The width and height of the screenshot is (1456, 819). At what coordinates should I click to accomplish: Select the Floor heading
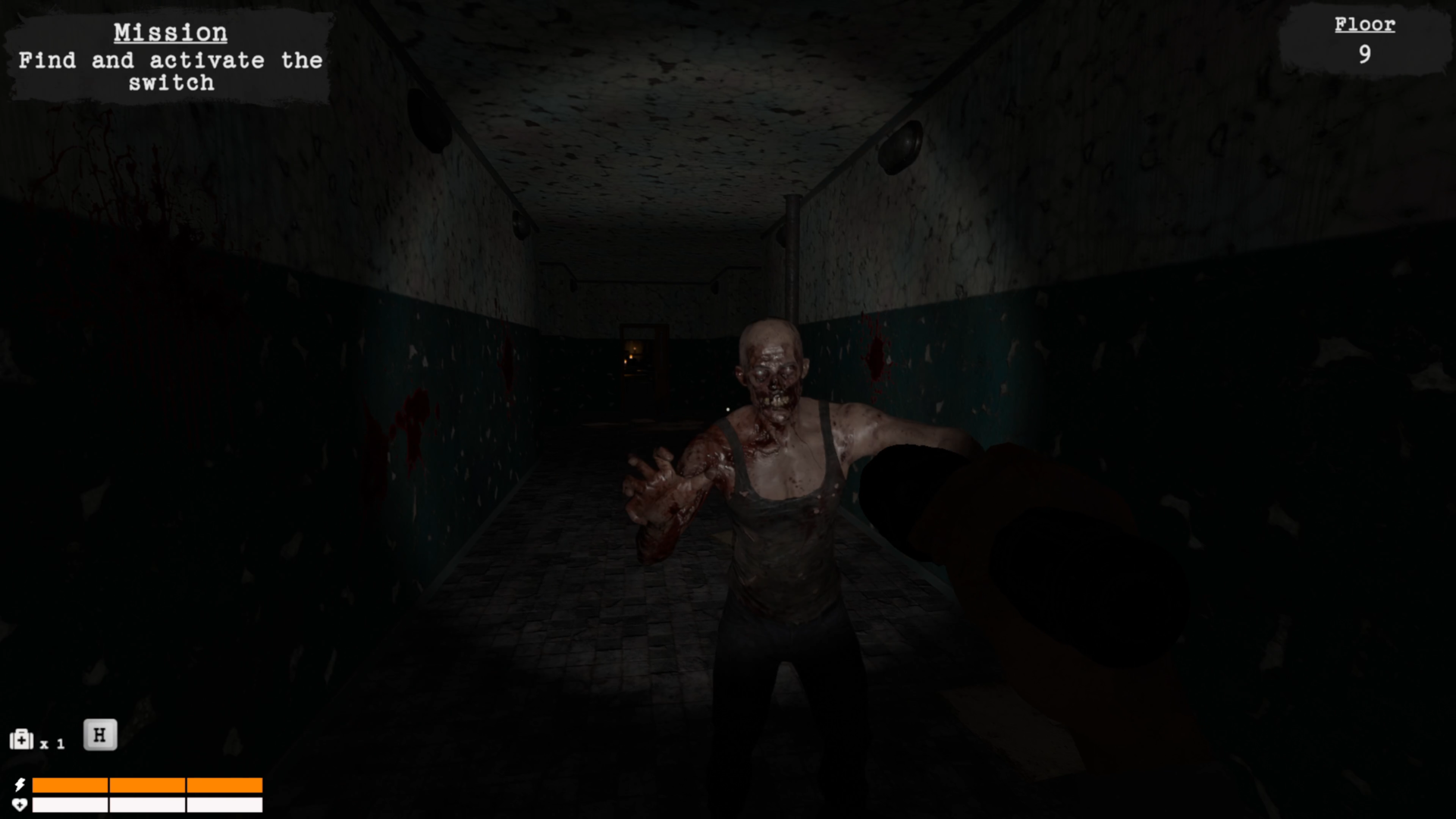(x=1364, y=24)
